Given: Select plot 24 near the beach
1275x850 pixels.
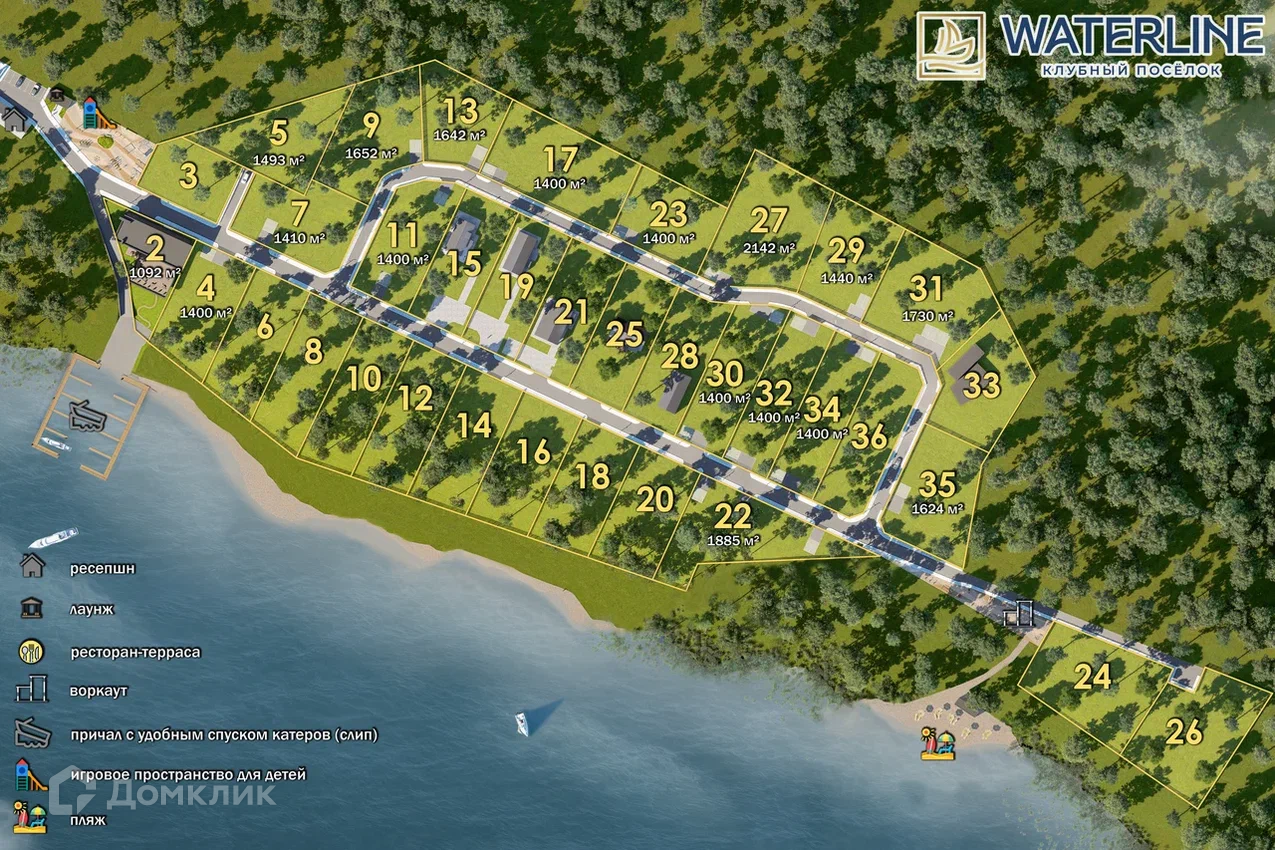Looking at the screenshot, I should [x=1093, y=678].
